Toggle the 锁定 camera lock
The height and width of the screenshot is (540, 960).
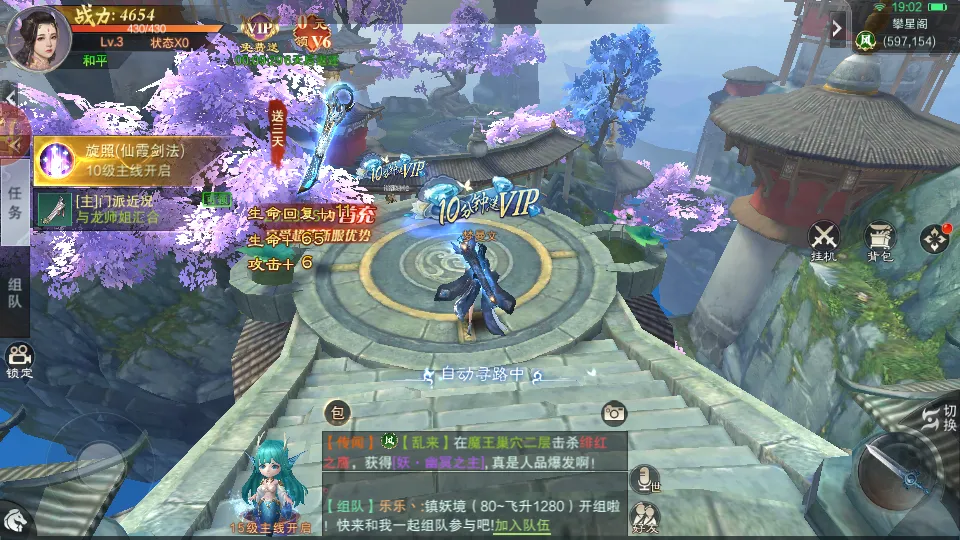(19, 360)
